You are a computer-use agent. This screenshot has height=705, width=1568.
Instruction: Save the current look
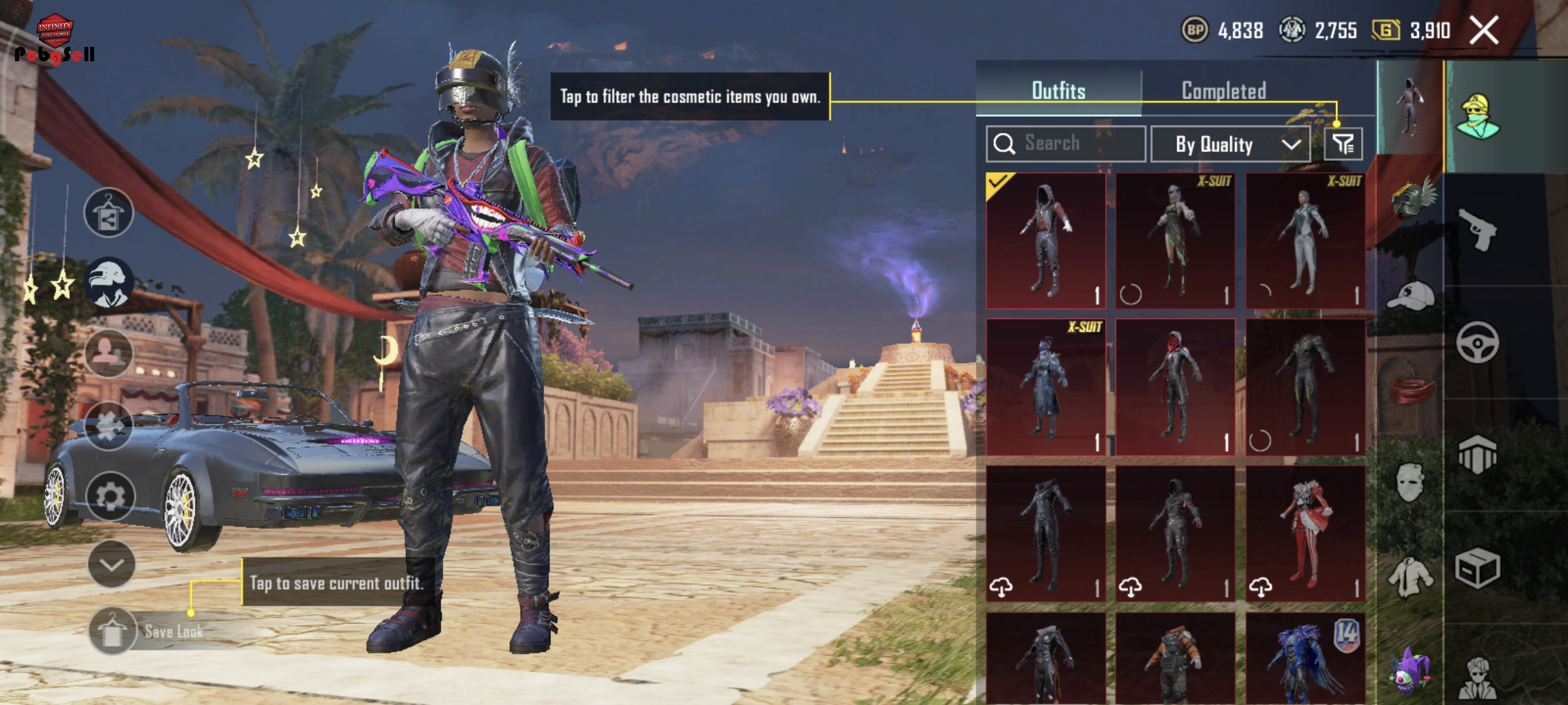(113, 631)
